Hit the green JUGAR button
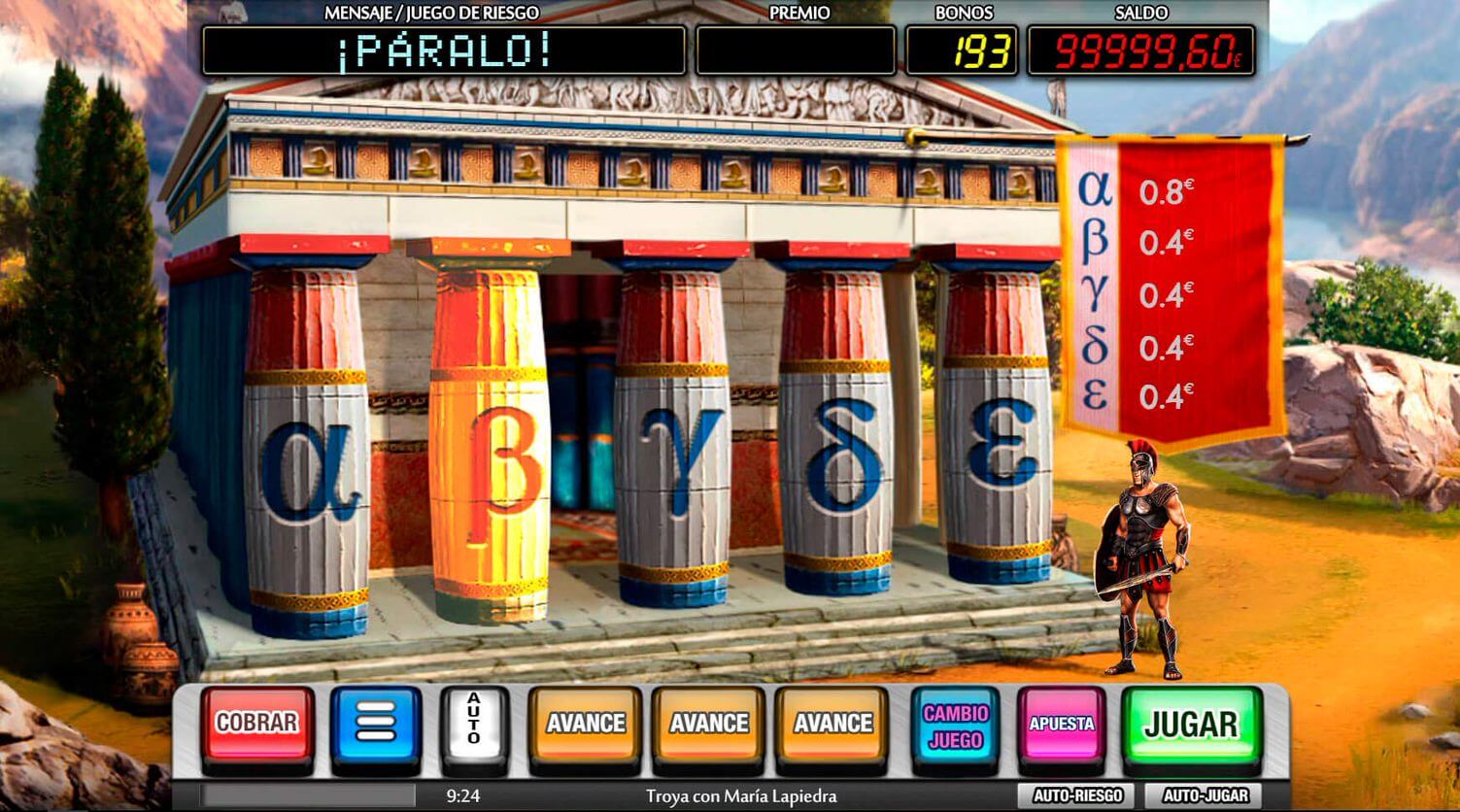1460x812 pixels. click(x=1191, y=725)
